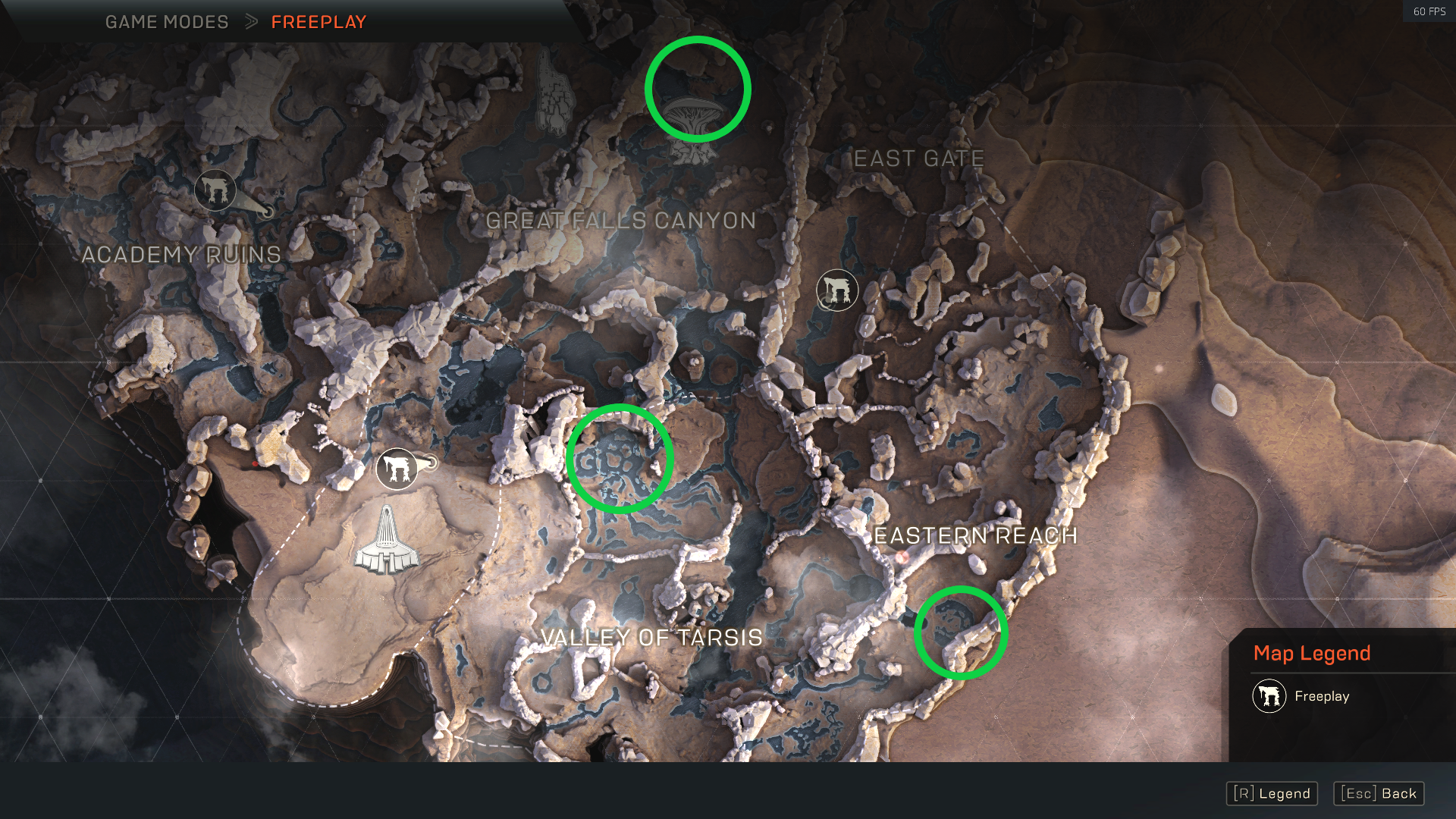The height and width of the screenshot is (819, 1456).
Task: Select the Freeplay breadcrumb heading
Action: (318, 22)
